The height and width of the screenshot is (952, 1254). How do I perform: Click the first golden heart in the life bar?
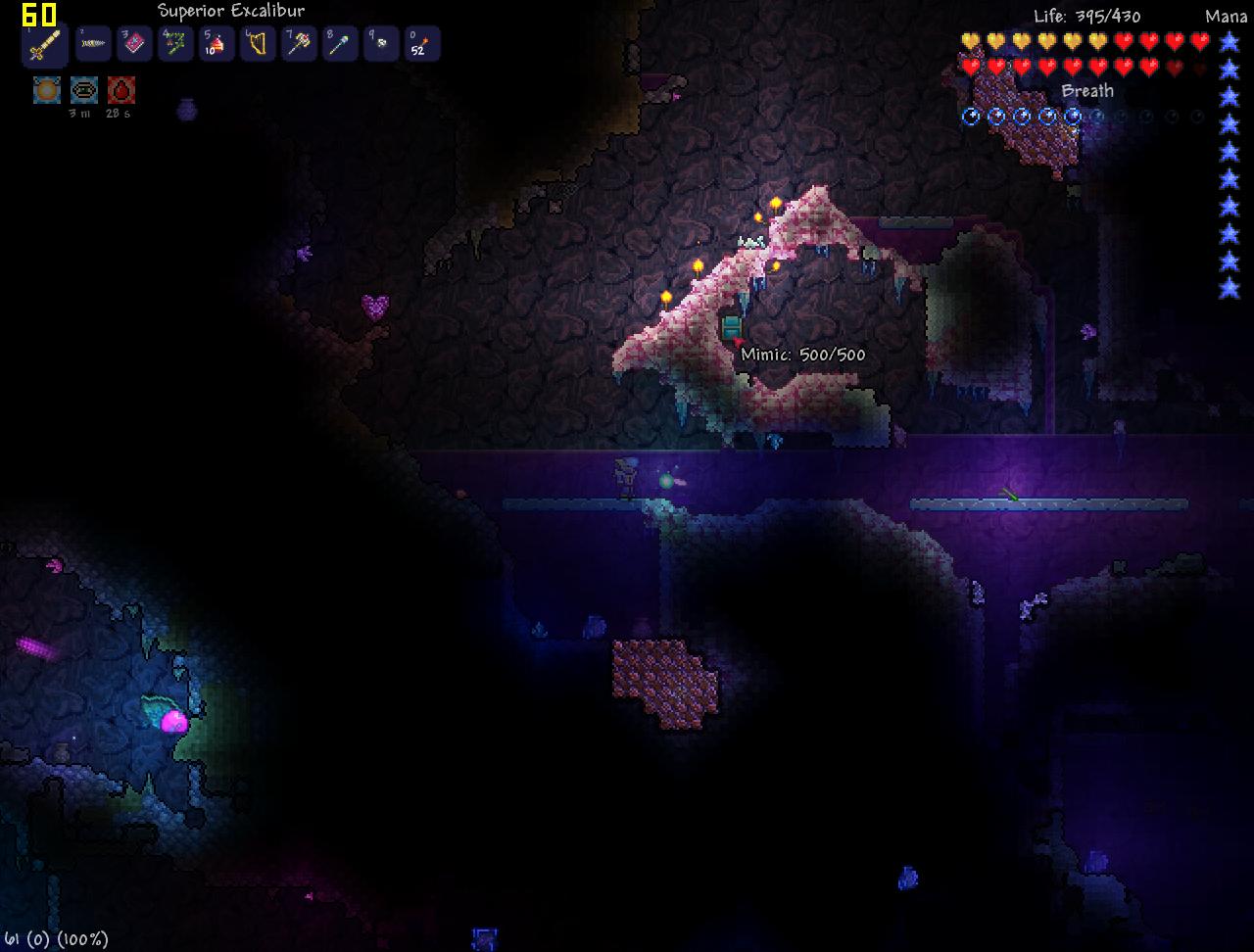970,41
